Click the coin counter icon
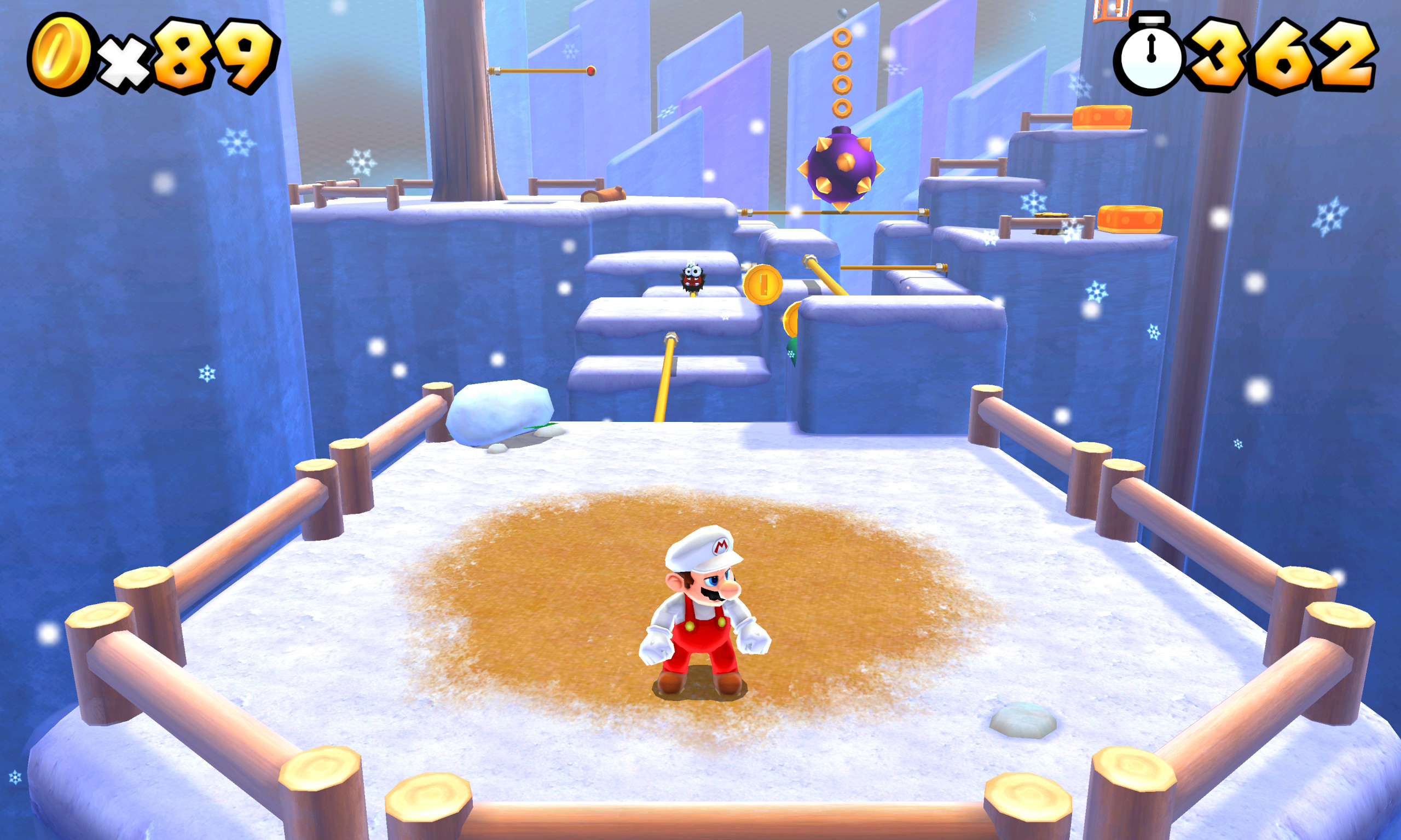Image resolution: width=1401 pixels, height=840 pixels. tap(60, 51)
